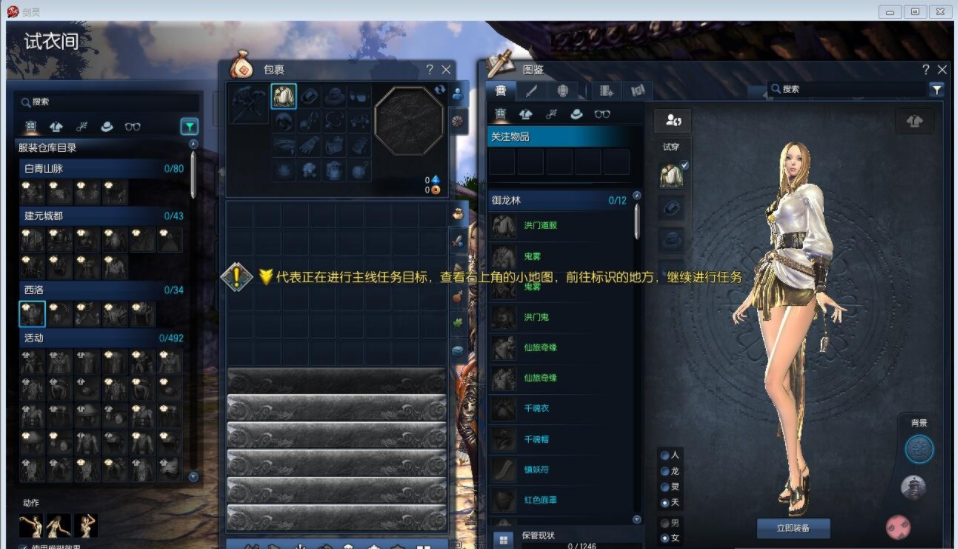Focus the wardrobe search box in 试衣间
Image resolution: width=958 pixels, height=549 pixels.
pos(105,102)
